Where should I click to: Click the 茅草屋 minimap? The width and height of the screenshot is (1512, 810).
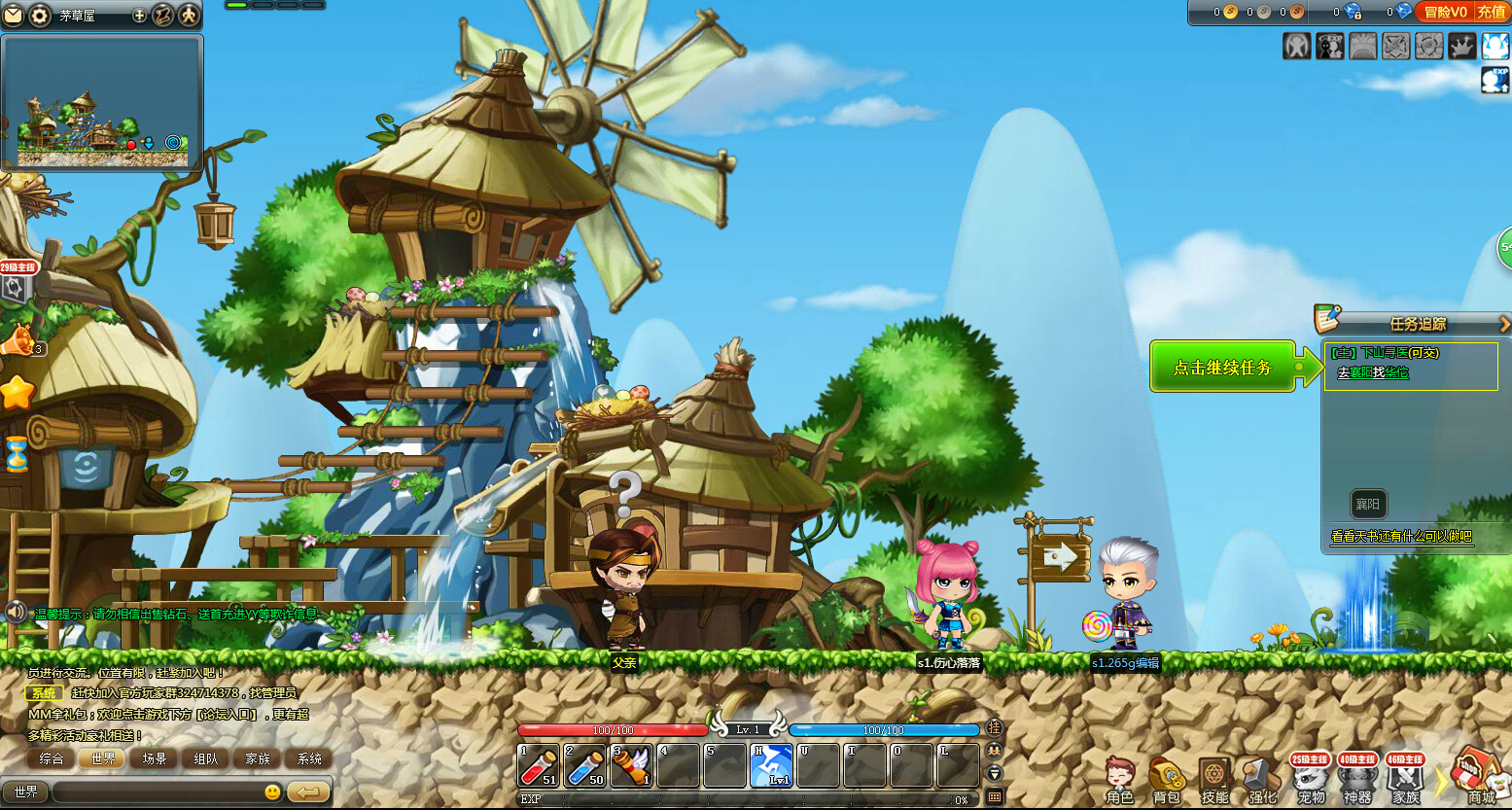pos(102,102)
